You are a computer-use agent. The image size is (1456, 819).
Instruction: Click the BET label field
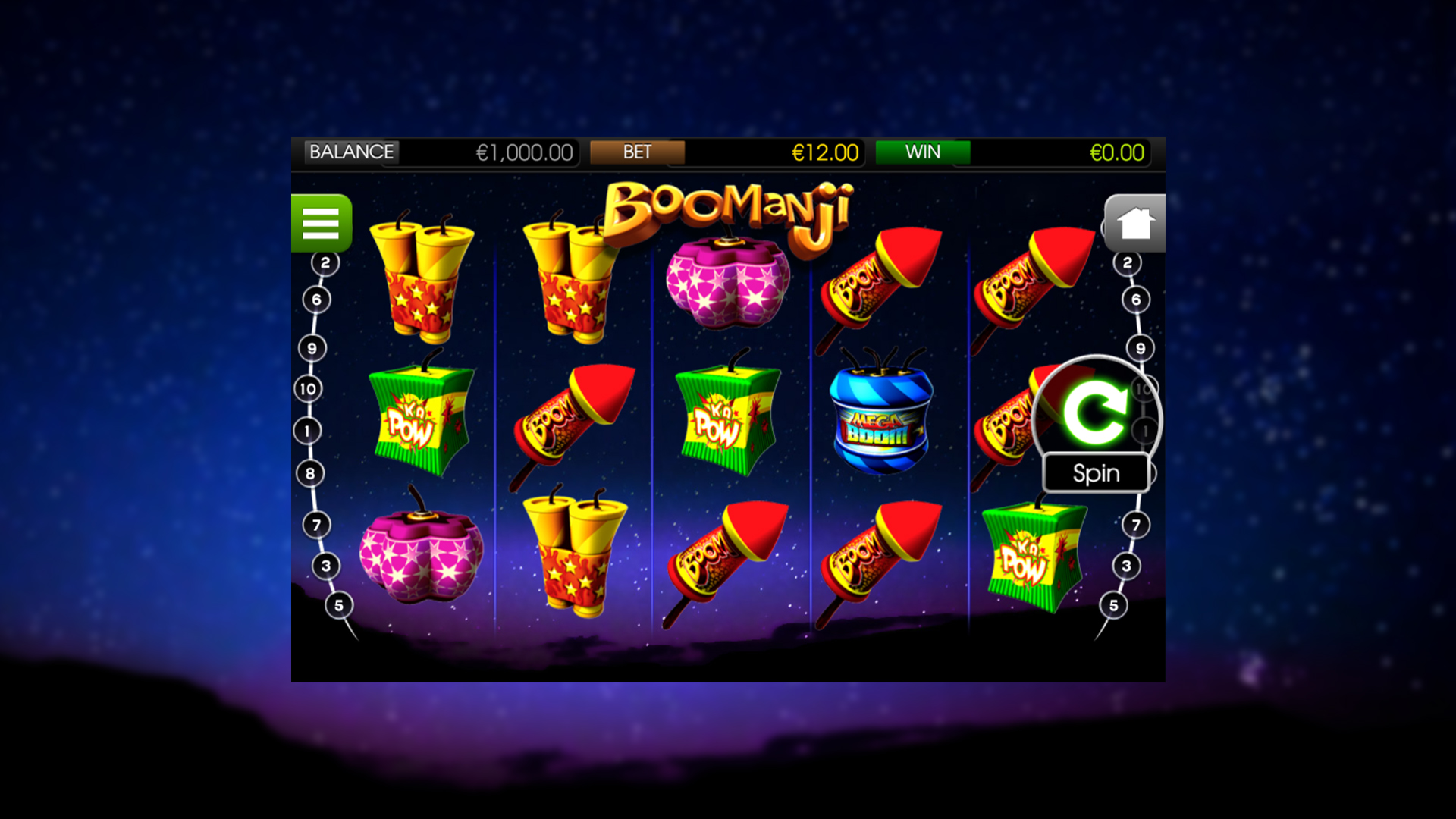point(637,152)
